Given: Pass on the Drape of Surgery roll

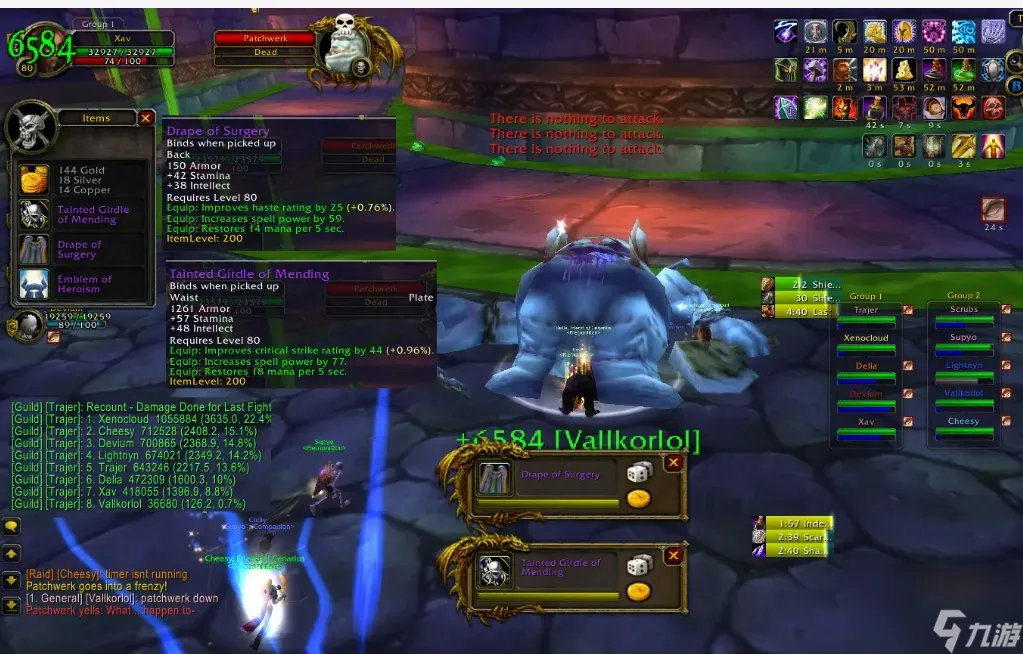Looking at the screenshot, I should 674,463.
